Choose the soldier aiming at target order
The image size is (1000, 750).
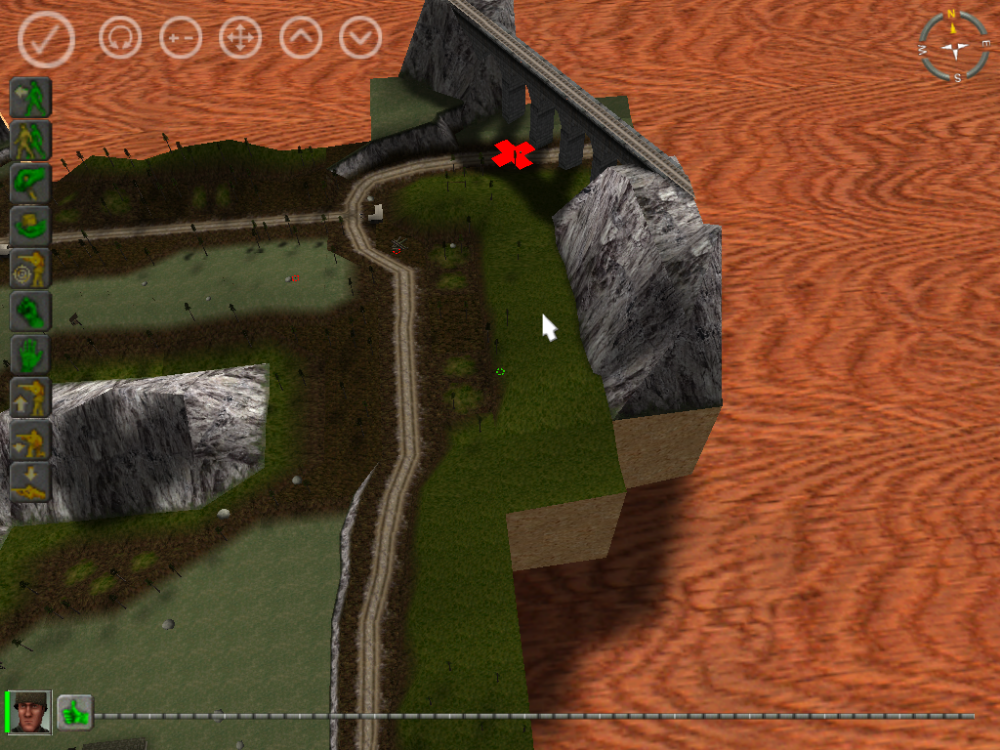point(31,269)
